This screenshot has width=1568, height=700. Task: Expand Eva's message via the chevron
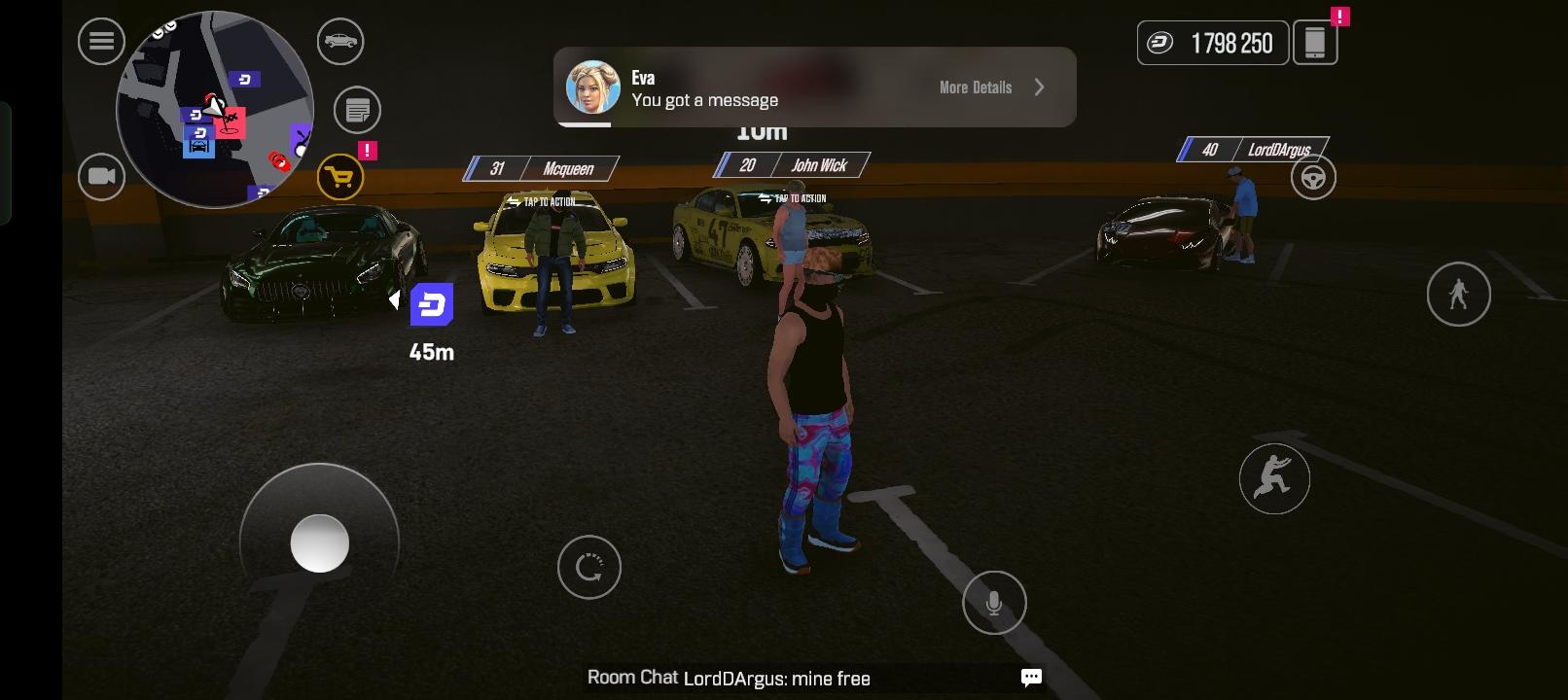1039,87
